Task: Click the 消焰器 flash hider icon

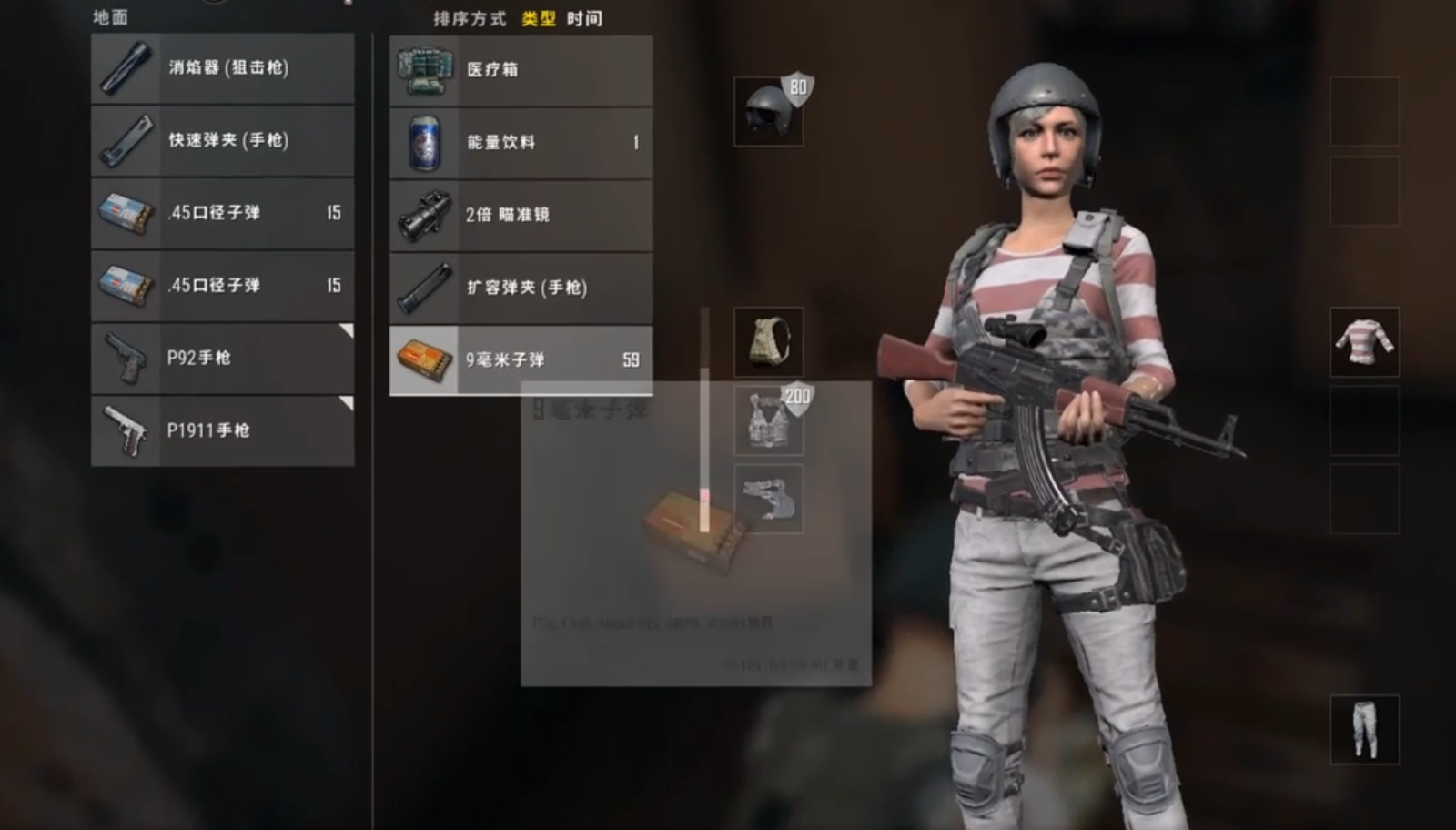Action: coord(126,68)
